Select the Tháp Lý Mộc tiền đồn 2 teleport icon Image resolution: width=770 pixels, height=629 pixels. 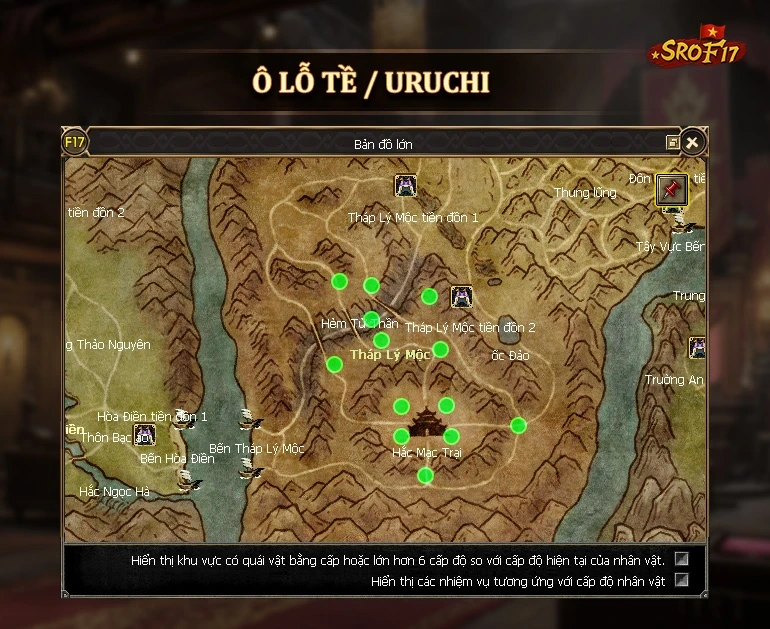461,297
